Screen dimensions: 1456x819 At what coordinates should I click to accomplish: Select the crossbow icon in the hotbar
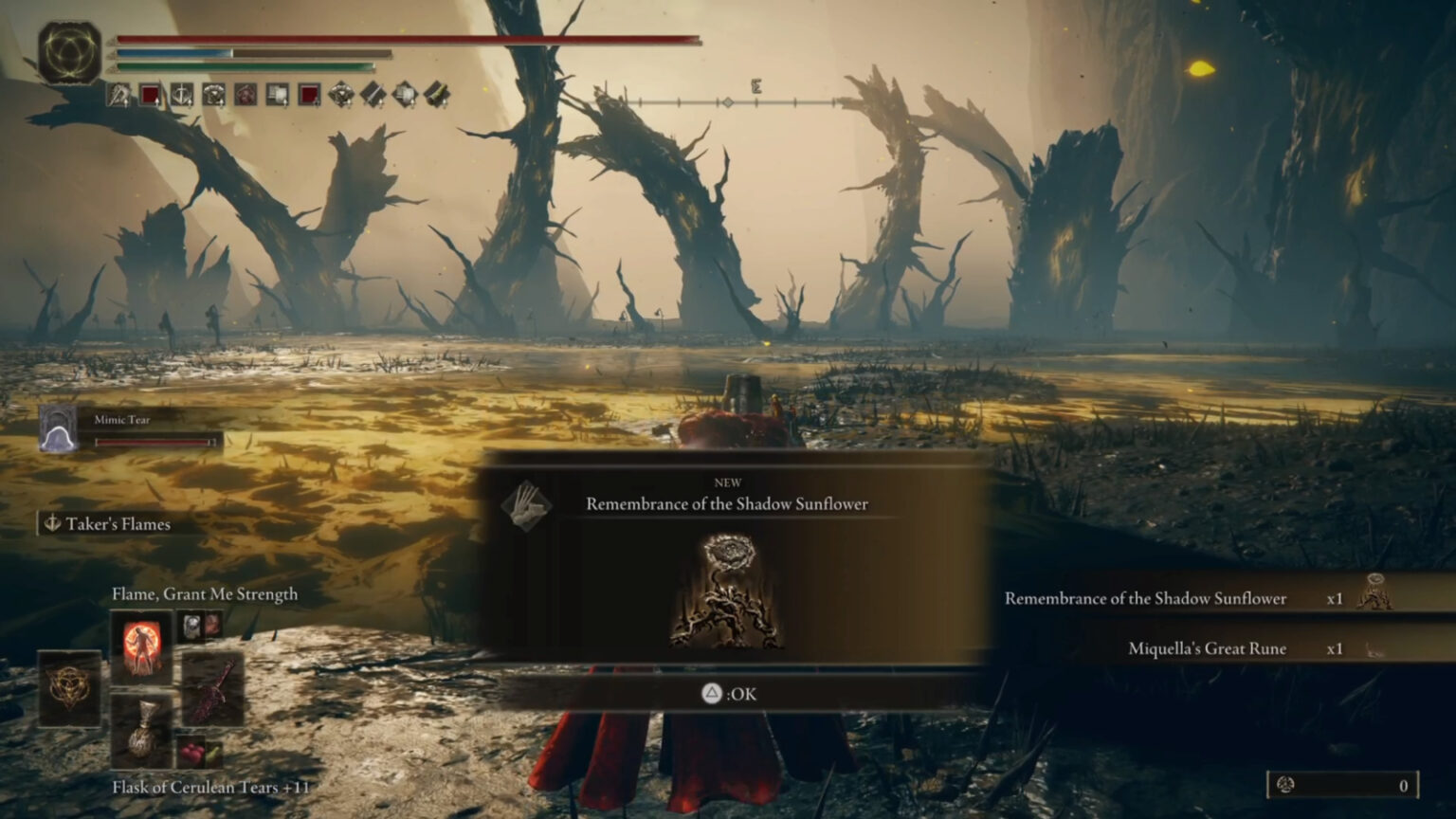[118, 92]
